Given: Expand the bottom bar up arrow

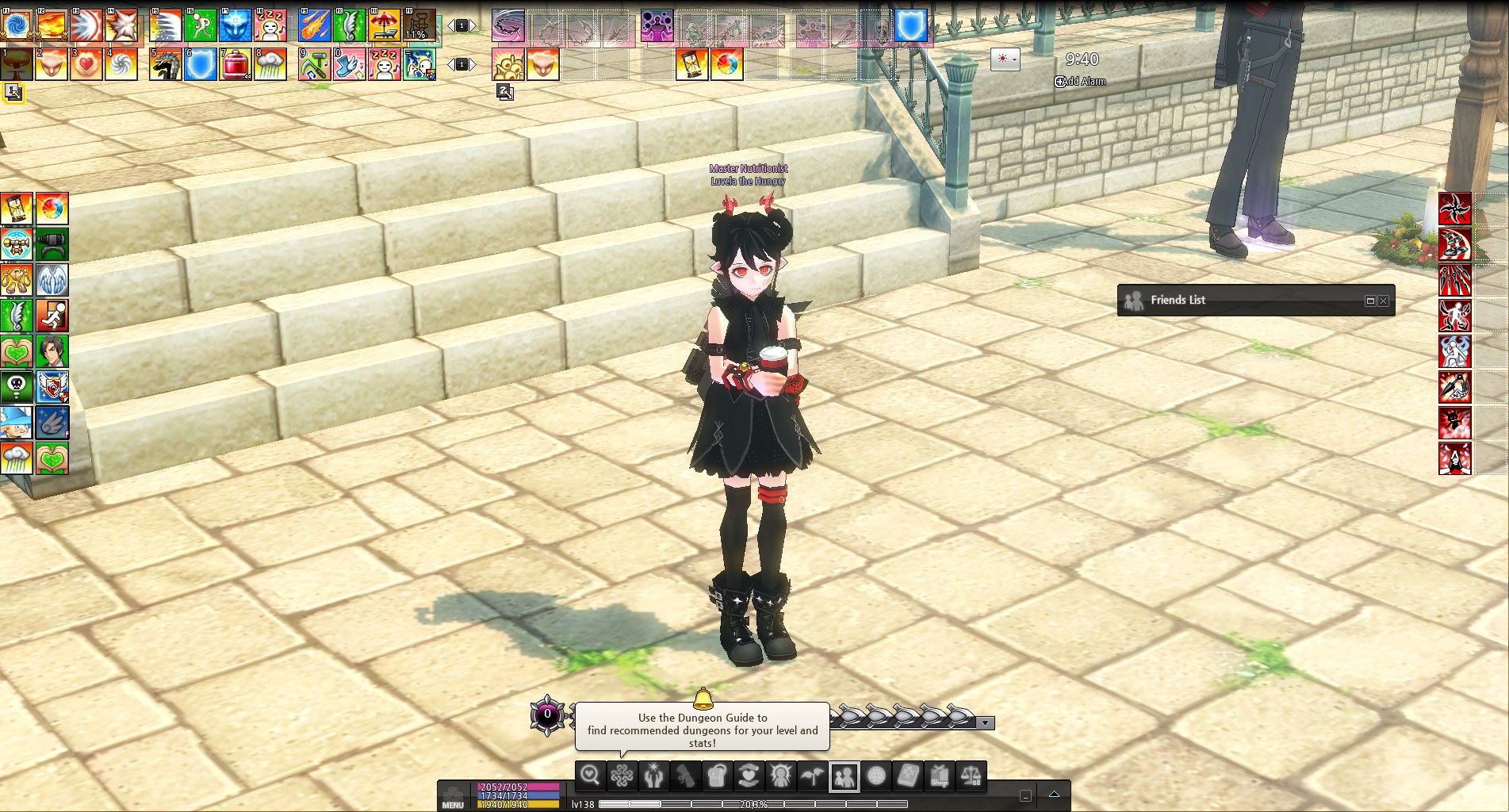Looking at the screenshot, I should (1054, 794).
